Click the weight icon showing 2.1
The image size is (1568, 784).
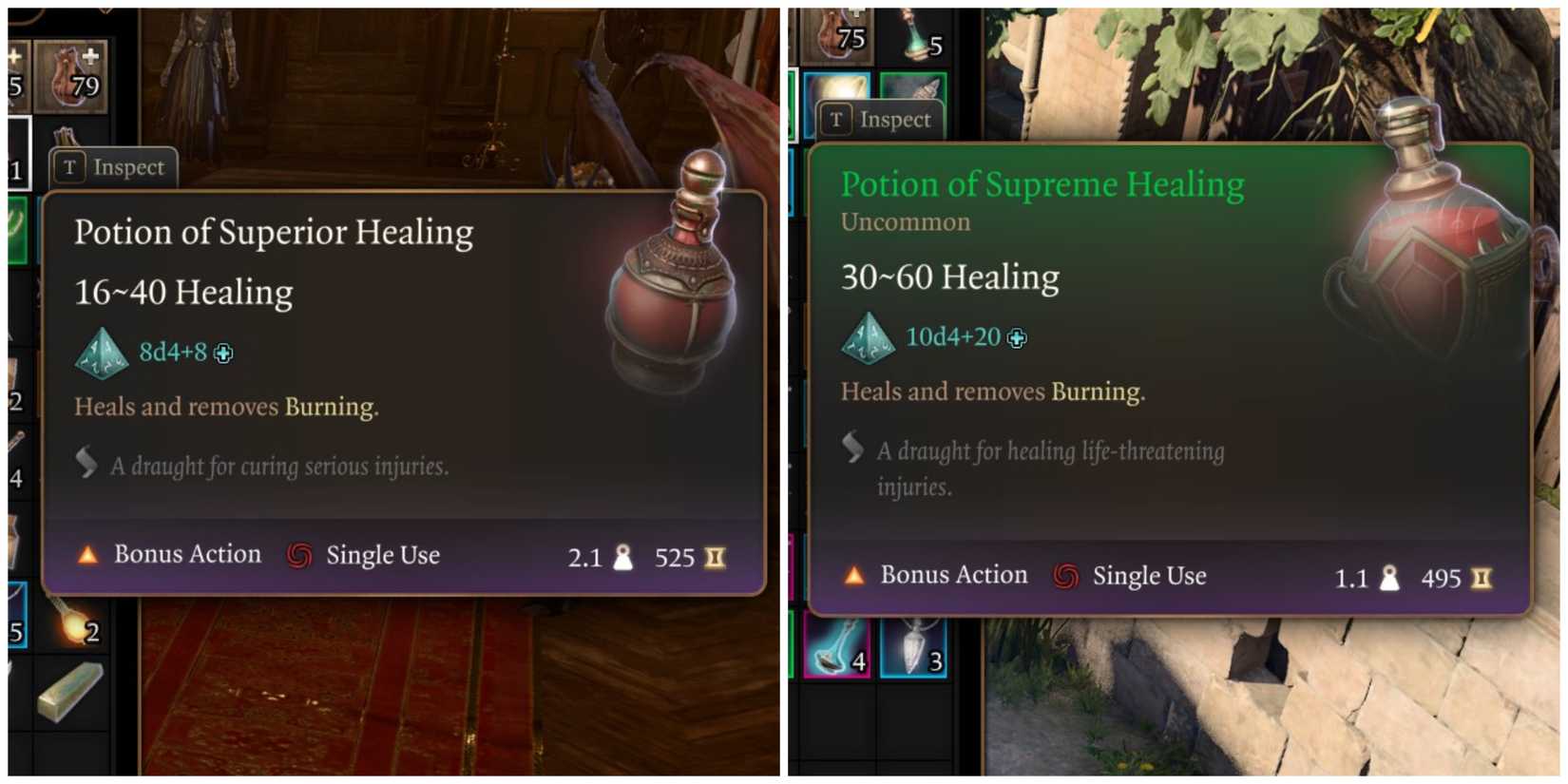click(623, 558)
